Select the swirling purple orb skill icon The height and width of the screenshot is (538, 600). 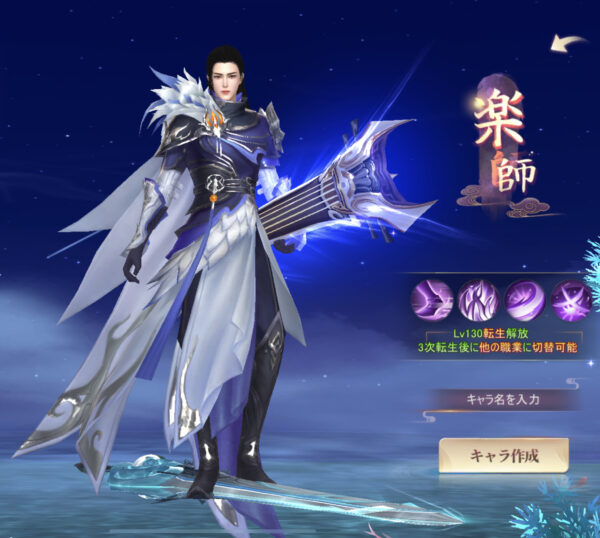click(x=522, y=299)
